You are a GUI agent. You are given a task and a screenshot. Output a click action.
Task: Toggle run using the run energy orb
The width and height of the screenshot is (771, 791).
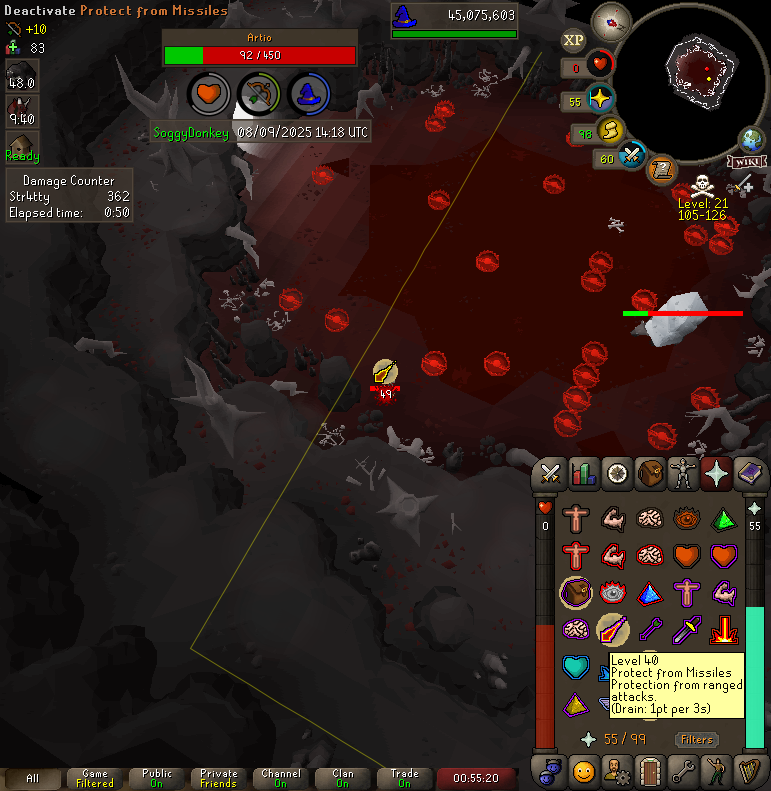point(610,131)
